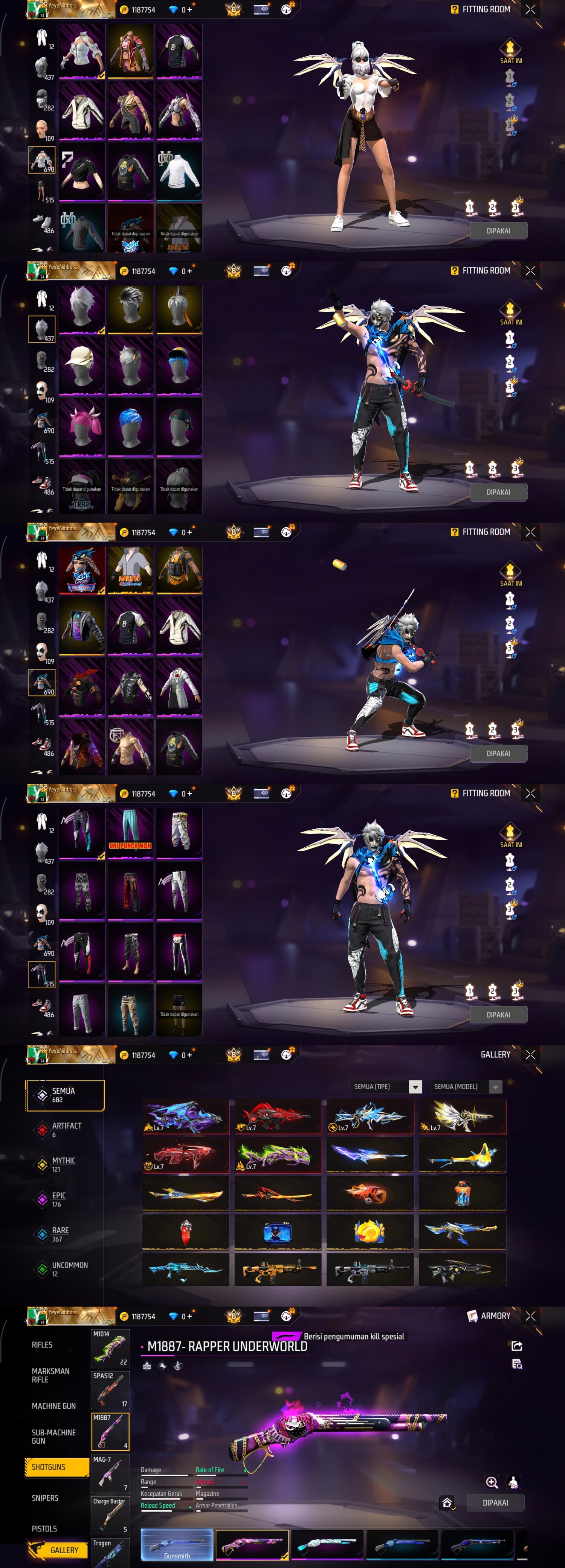This screenshot has width=565, height=1568.
Task: Switch to the MARKSMAN RIFLE category
Action: click(x=50, y=1375)
